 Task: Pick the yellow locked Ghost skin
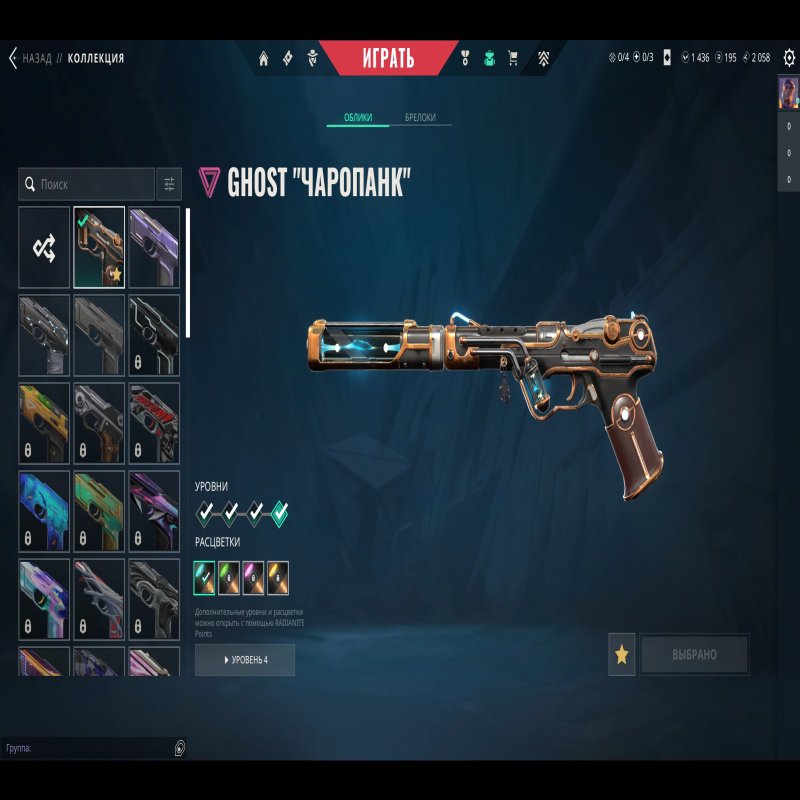tap(44, 423)
